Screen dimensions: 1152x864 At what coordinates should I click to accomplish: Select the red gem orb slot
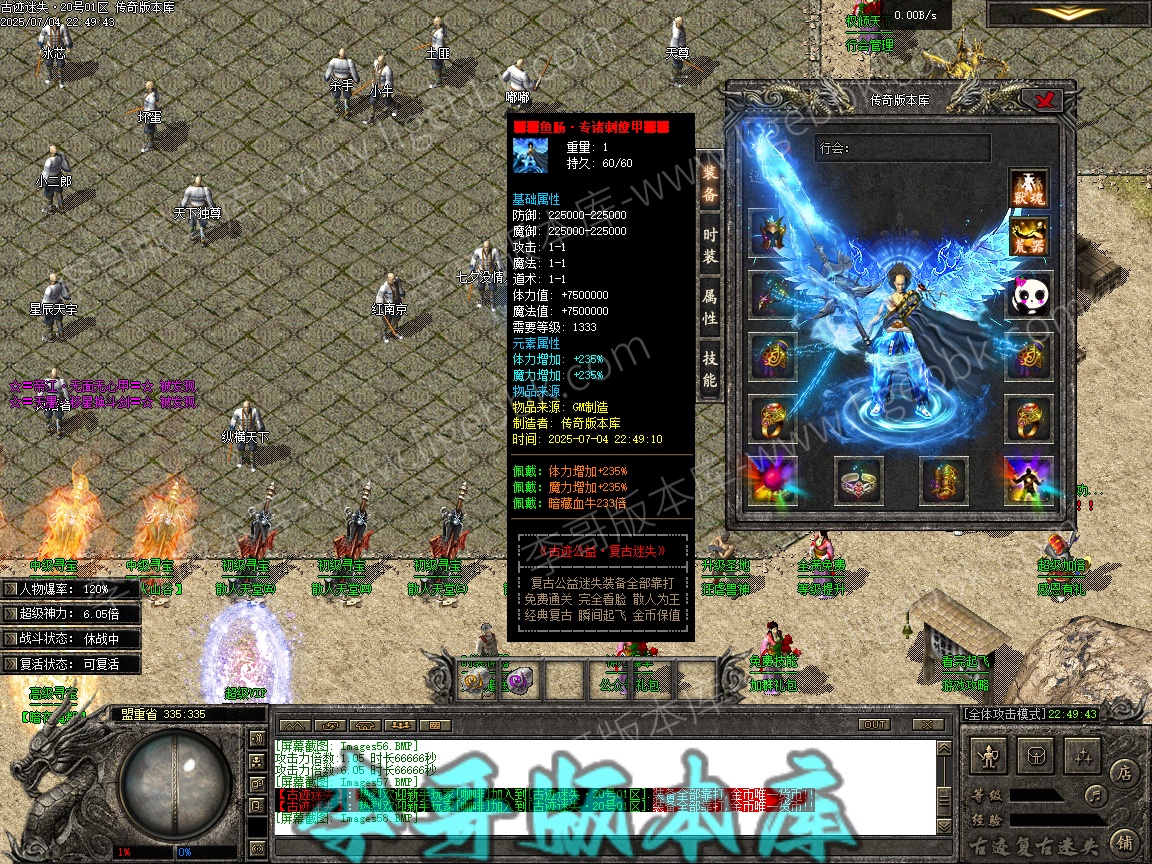coord(773,481)
